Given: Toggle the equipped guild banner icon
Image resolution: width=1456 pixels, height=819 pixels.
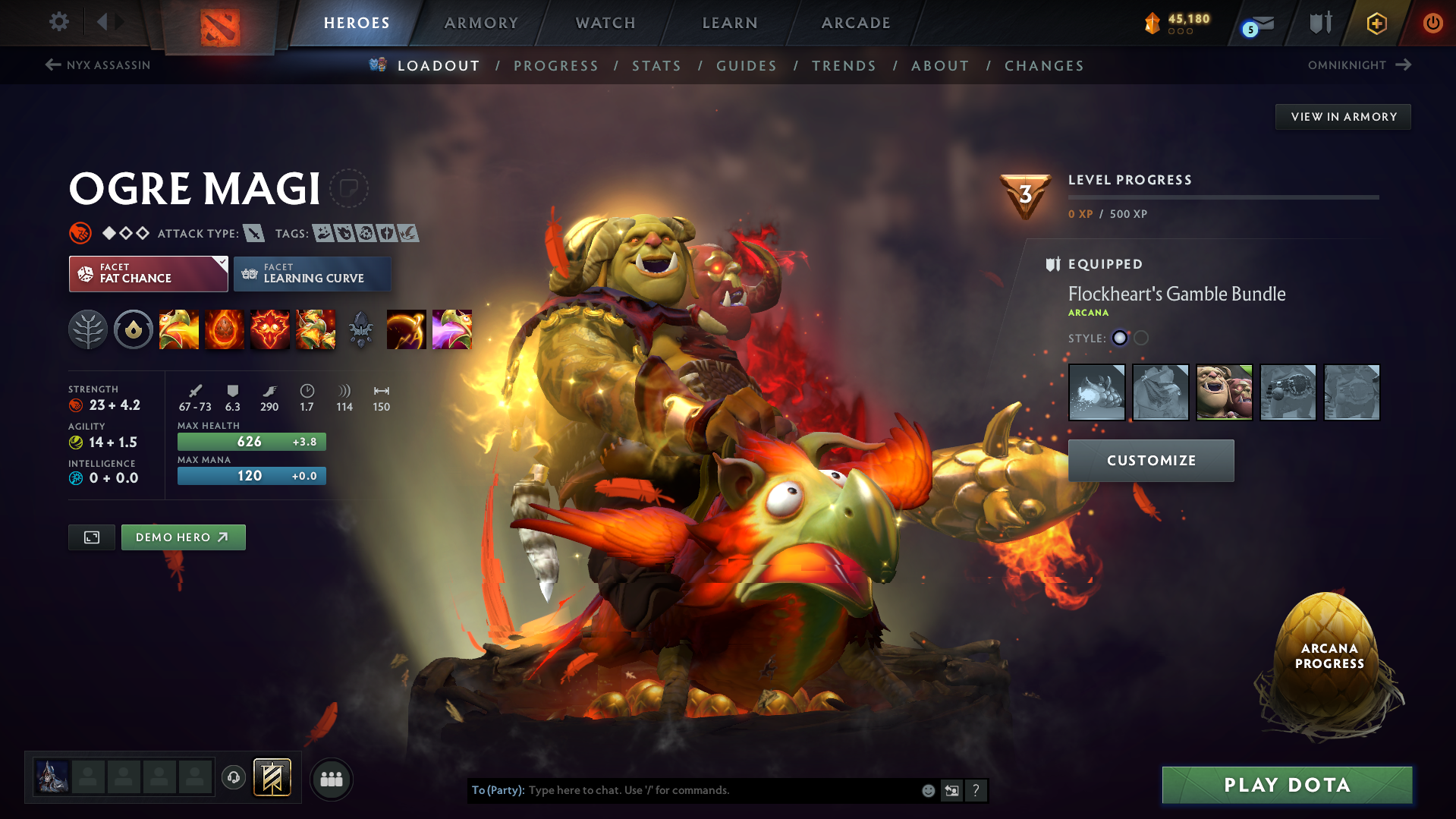Looking at the screenshot, I should 272,778.
